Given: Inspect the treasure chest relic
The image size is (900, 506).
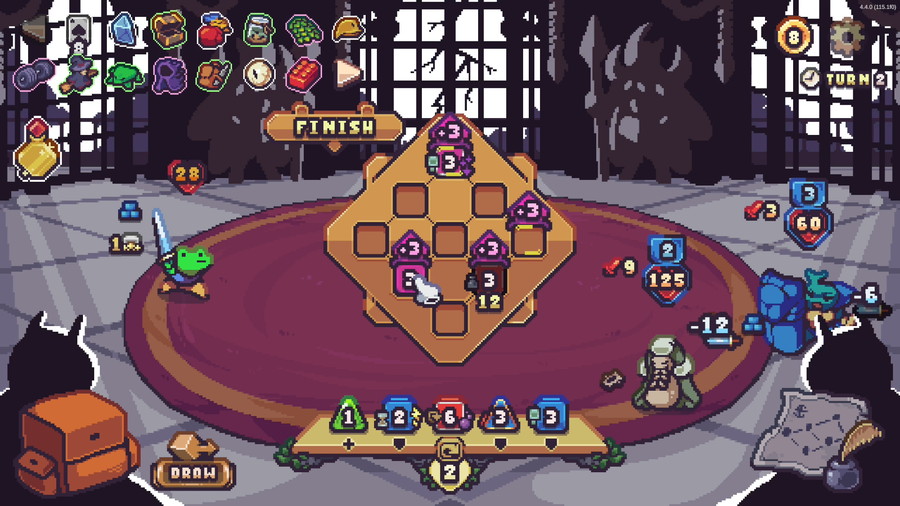Looking at the screenshot, I should click(x=168, y=30).
